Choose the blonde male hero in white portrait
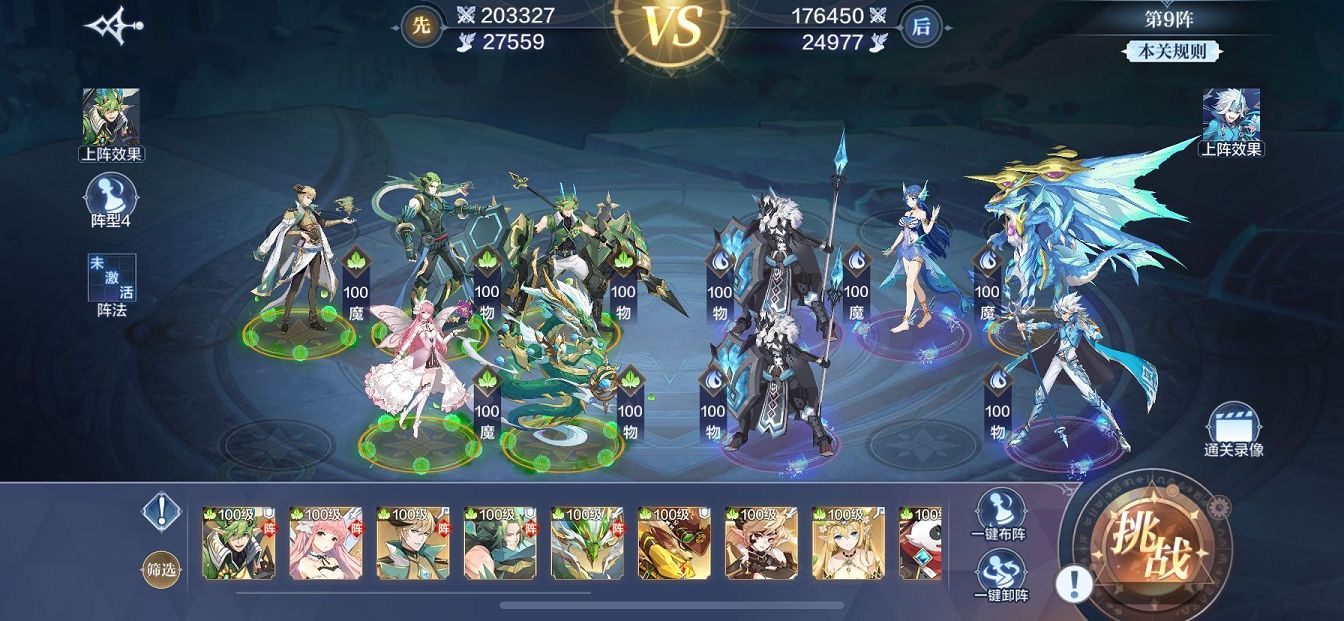Viewport: 1344px width, 621px height. click(413, 543)
